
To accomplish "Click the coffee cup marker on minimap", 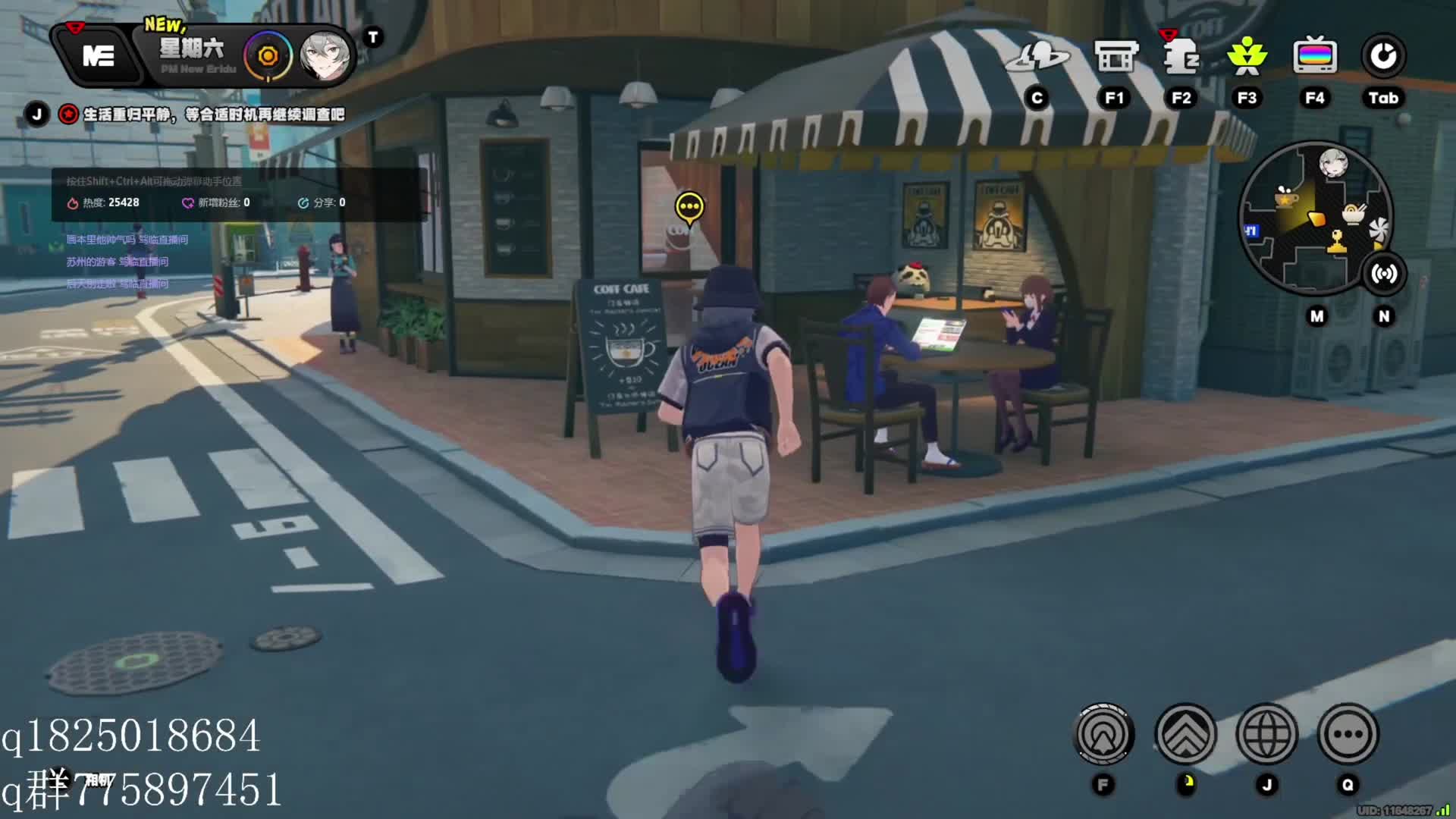I will coord(1286,198).
